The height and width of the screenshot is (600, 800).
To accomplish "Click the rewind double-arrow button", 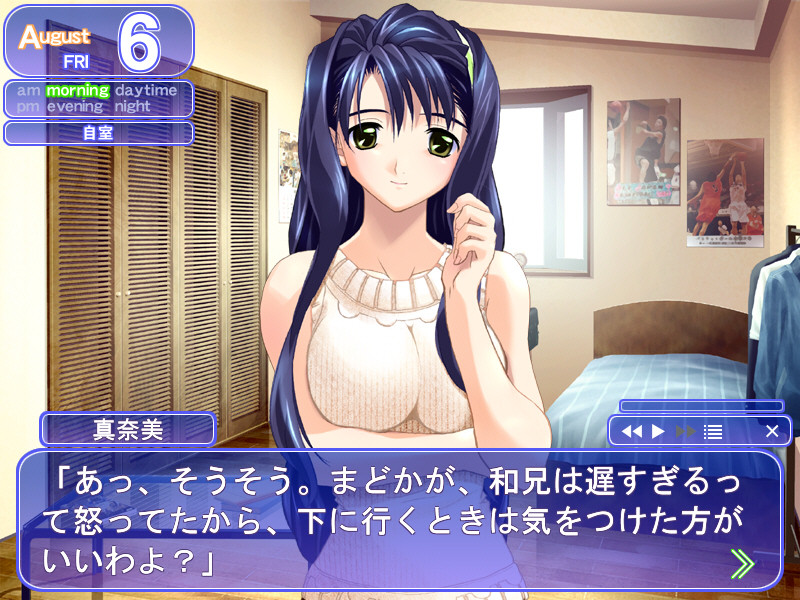I will [x=631, y=432].
